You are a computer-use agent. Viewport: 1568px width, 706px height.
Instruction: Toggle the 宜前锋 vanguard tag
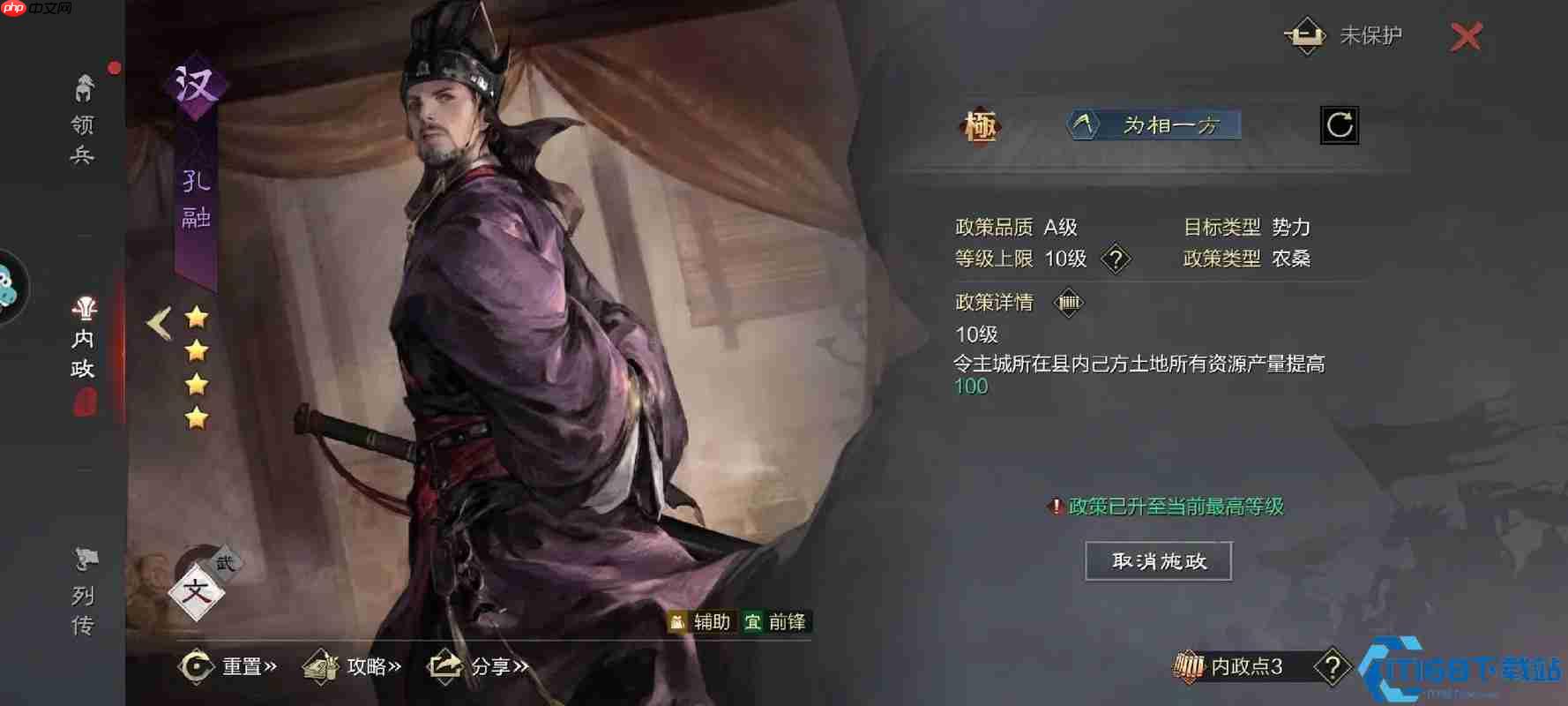778,621
